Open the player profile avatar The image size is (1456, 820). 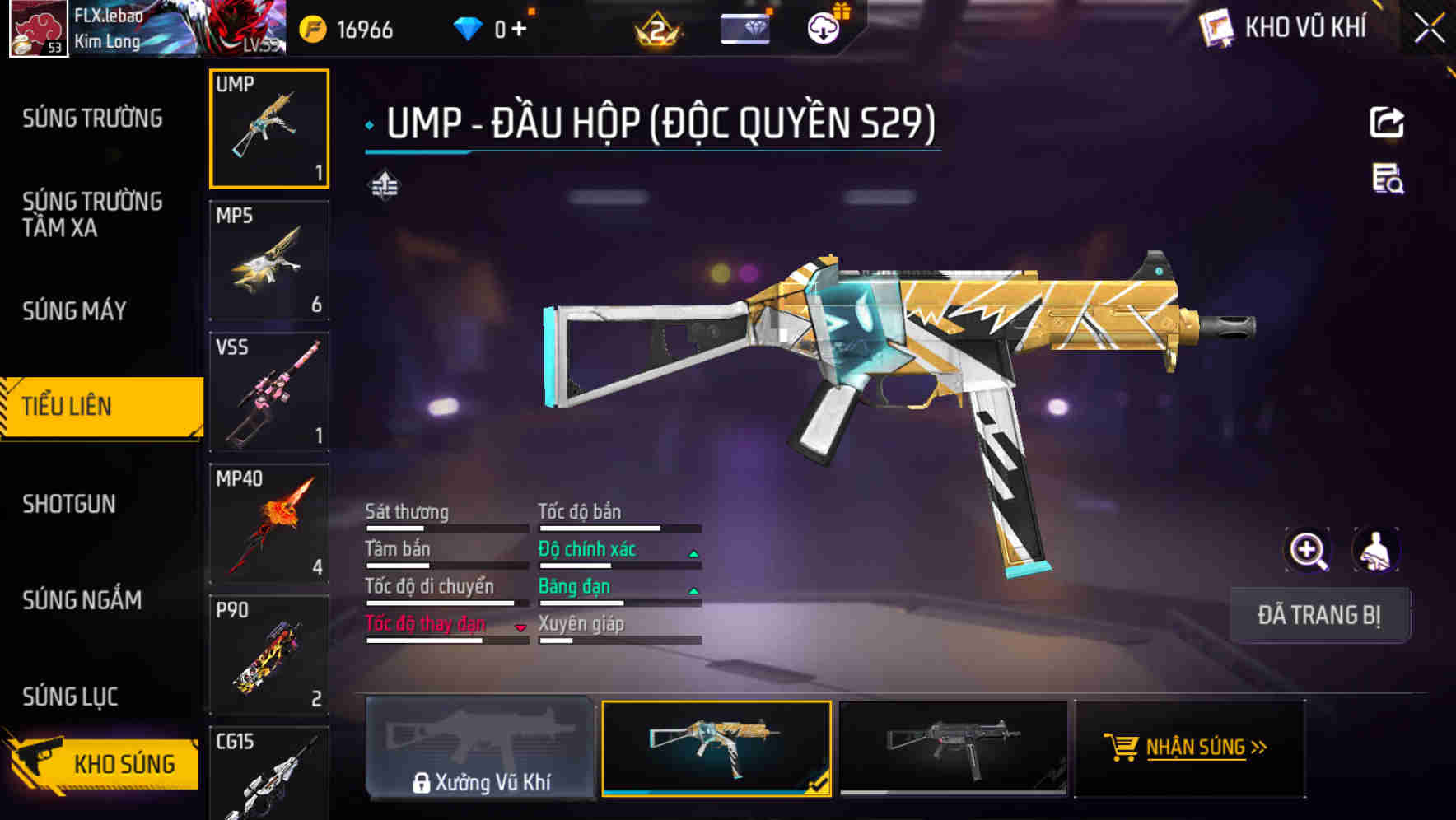pos(38,29)
